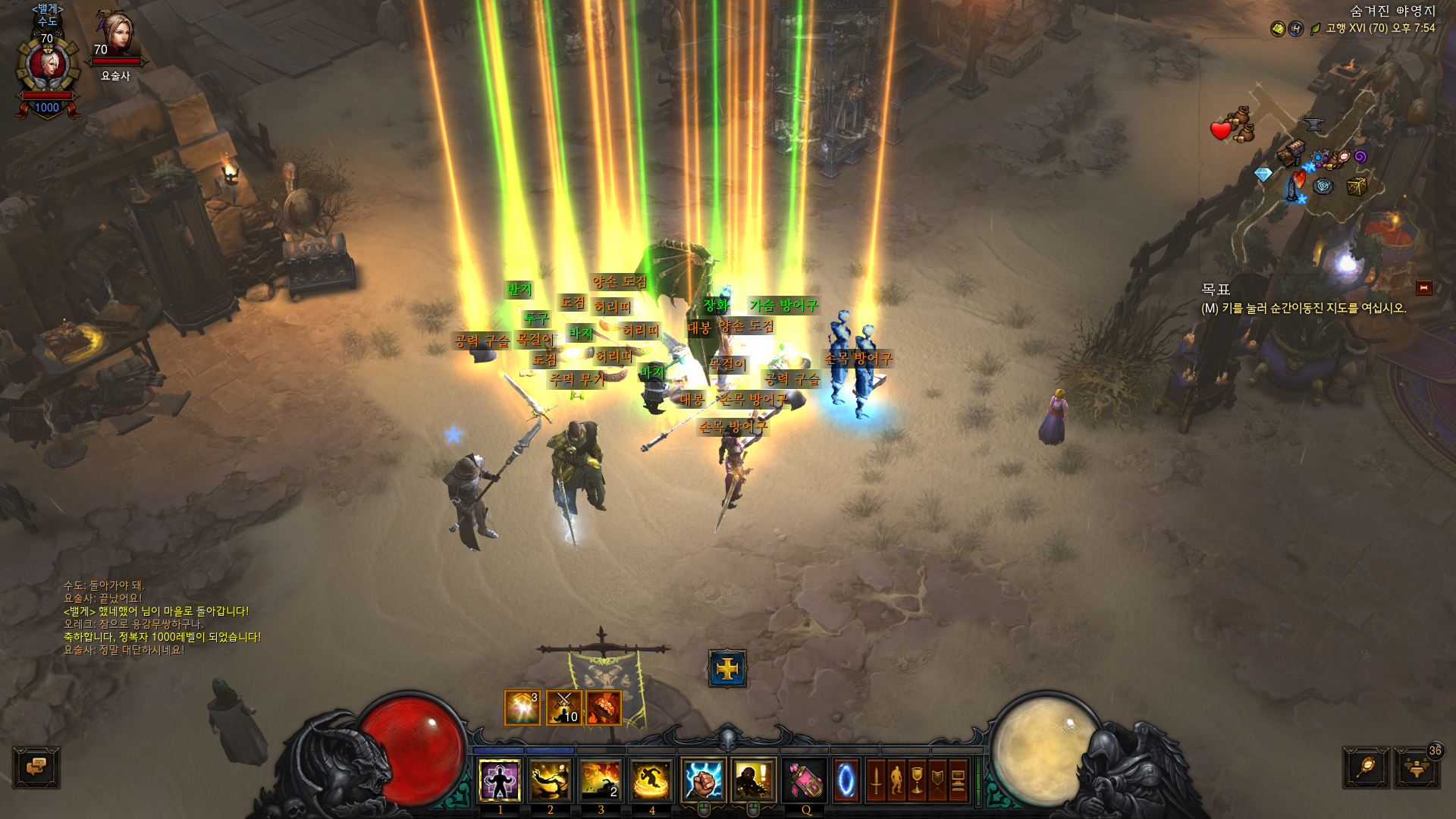Image resolution: width=1456 pixels, height=819 pixels.
Task: Activate the purple meditating-figure skill in slot 1
Action: [x=500, y=780]
